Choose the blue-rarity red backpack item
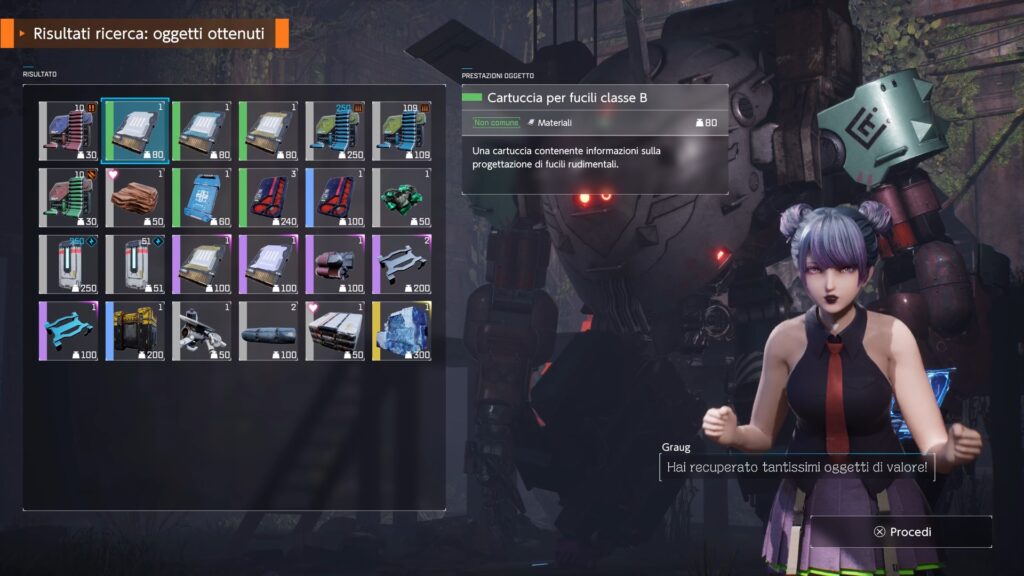Image resolution: width=1024 pixels, height=576 pixels. point(335,197)
